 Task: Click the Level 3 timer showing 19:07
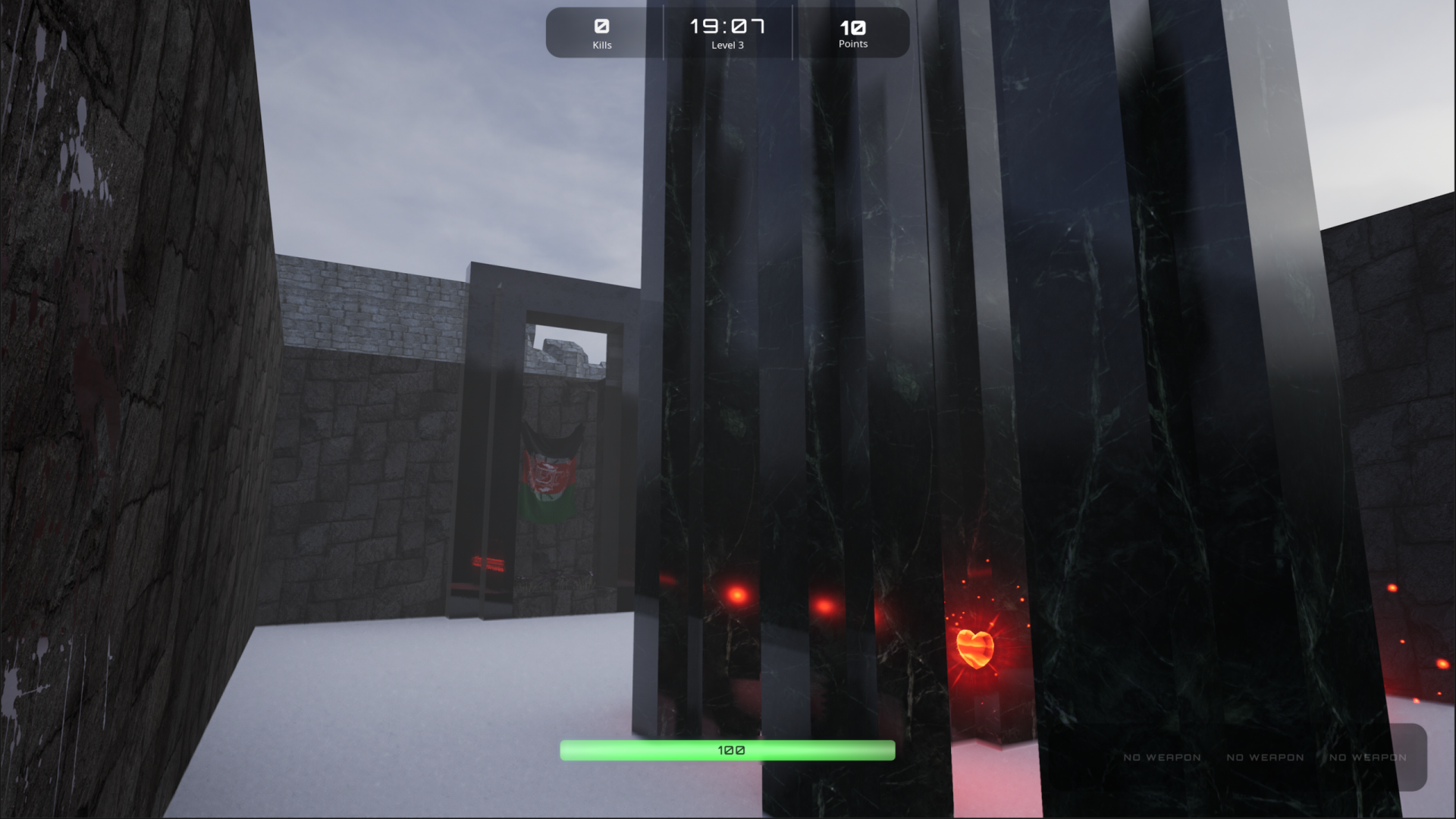pos(726,27)
